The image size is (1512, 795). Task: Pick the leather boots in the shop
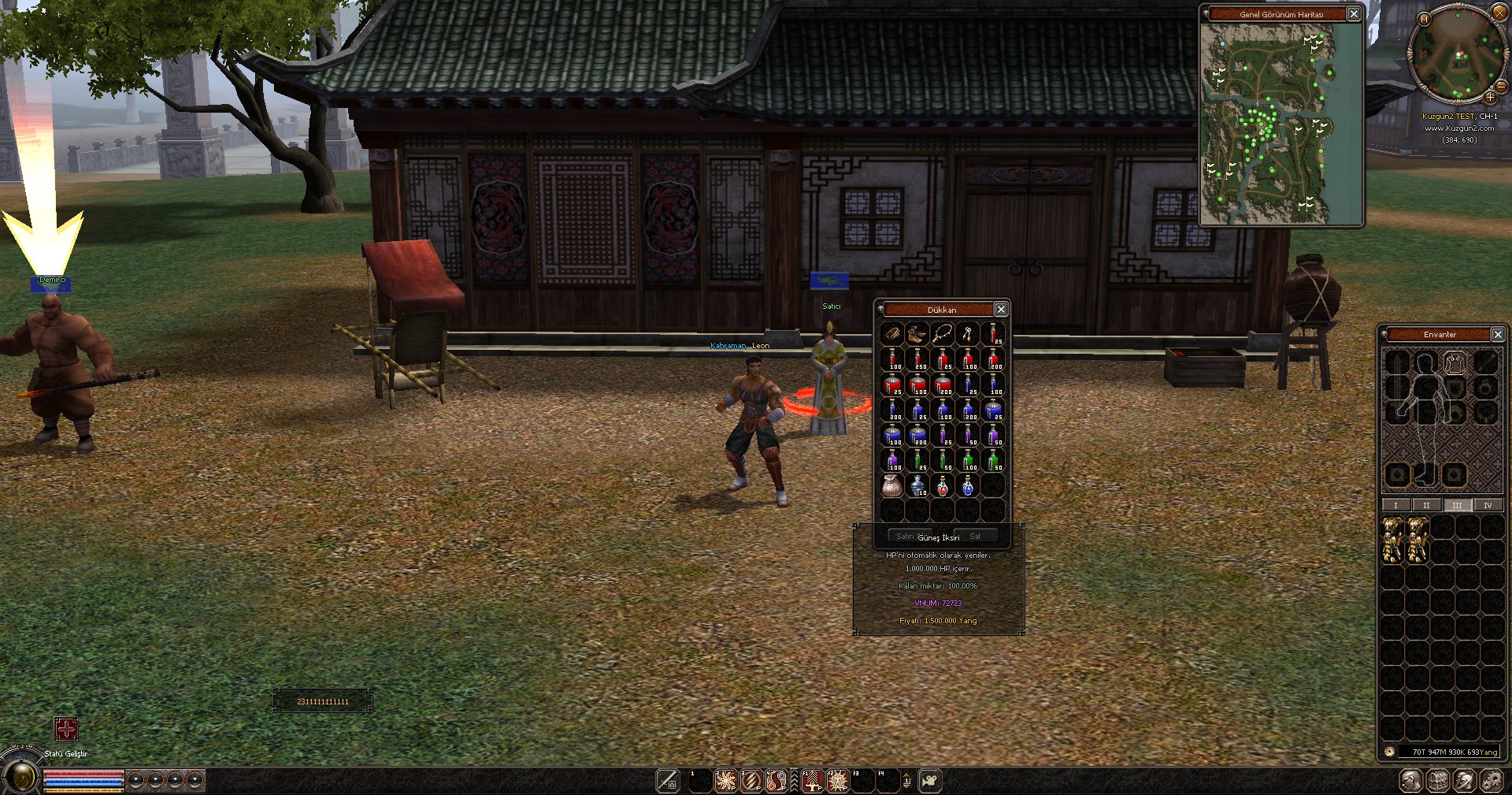pyautogui.click(x=917, y=334)
